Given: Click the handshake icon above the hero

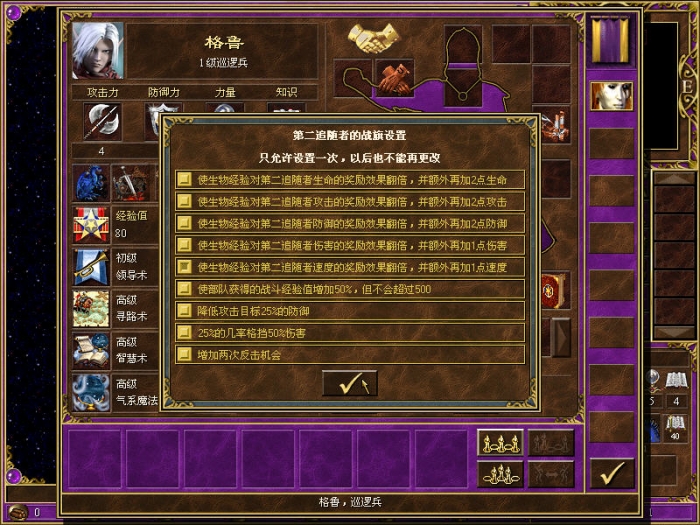Looking at the screenshot, I should [x=373, y=39].
